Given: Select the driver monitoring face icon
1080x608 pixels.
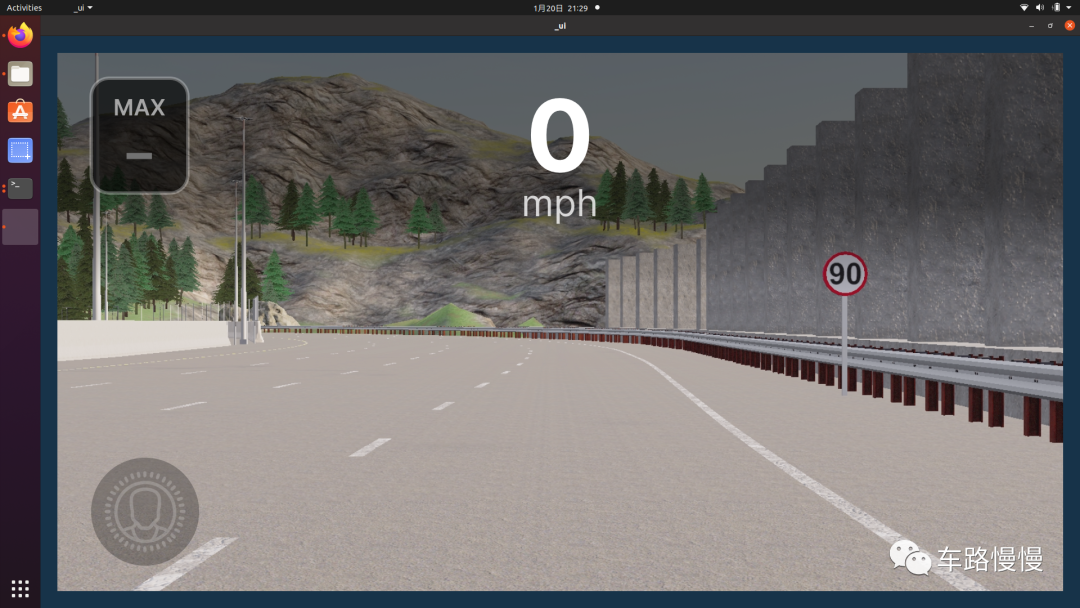Looking at the screenshot, I should [145, 511].
